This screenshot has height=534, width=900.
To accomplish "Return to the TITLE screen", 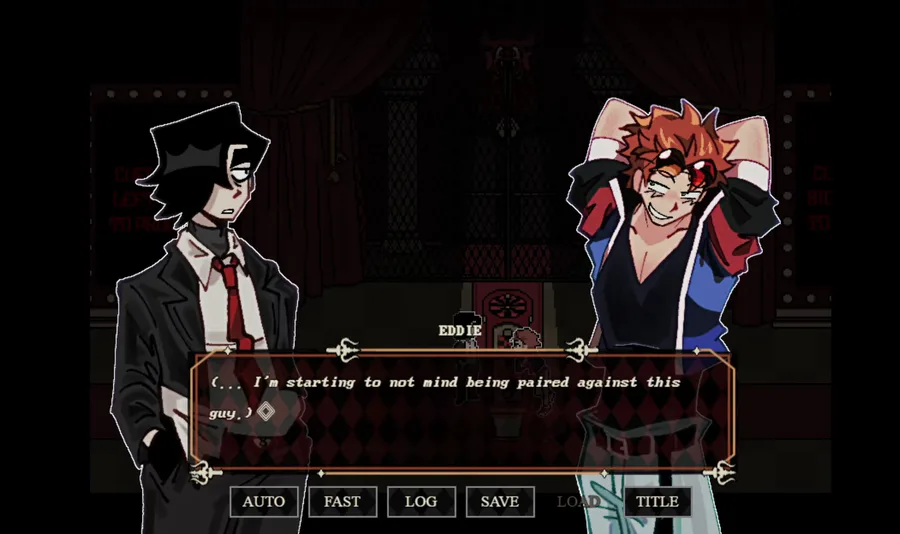I will click(x=657, y=501).
